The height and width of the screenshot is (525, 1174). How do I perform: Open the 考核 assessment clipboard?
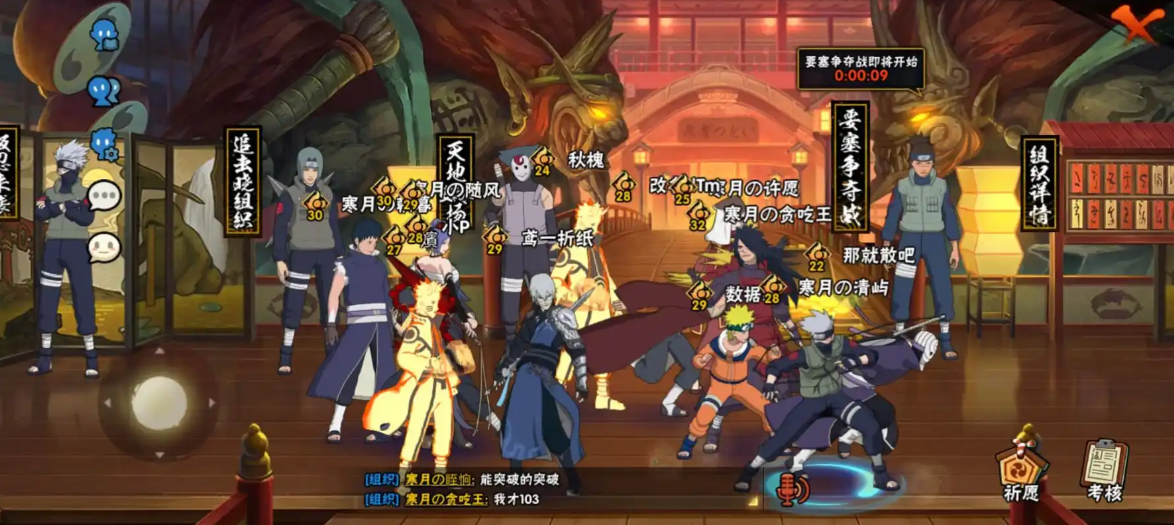(x=1103, y=466)
